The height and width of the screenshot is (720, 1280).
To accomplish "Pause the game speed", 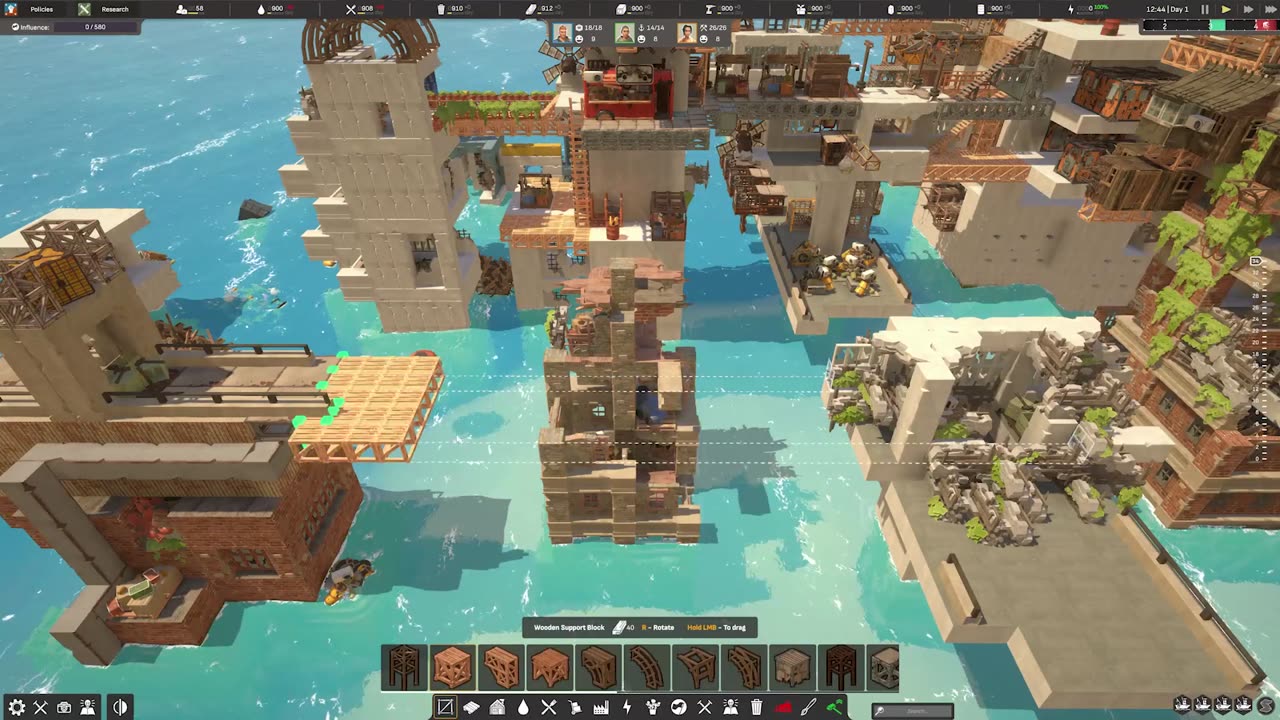I will [1205, 9].
